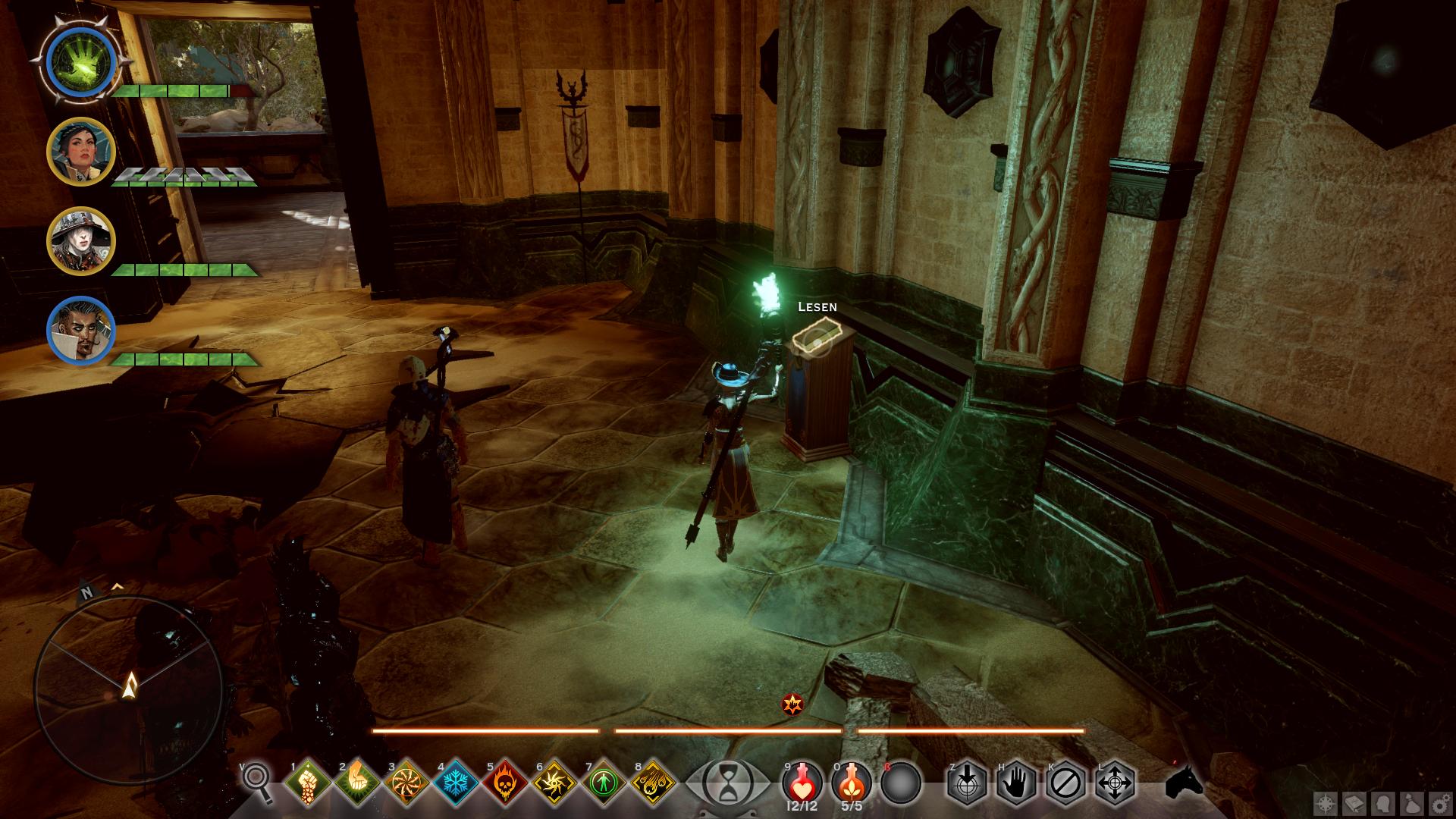This screenshot has height=819, width=1456.
Task: Use the orange leaf regeneration potion
Action: point(851,780)
